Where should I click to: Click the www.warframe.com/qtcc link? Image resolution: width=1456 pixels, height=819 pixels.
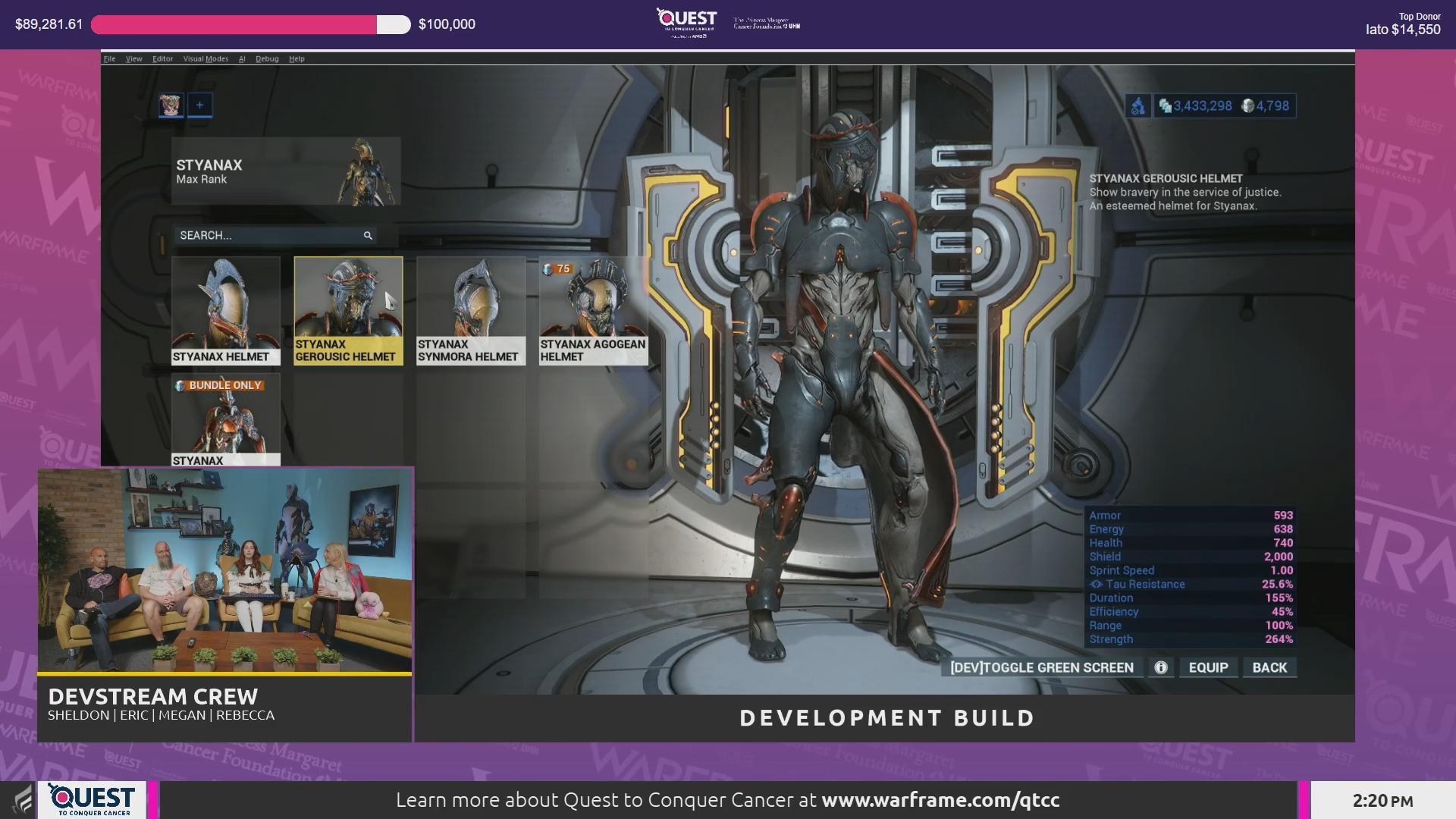click(940, 799)
